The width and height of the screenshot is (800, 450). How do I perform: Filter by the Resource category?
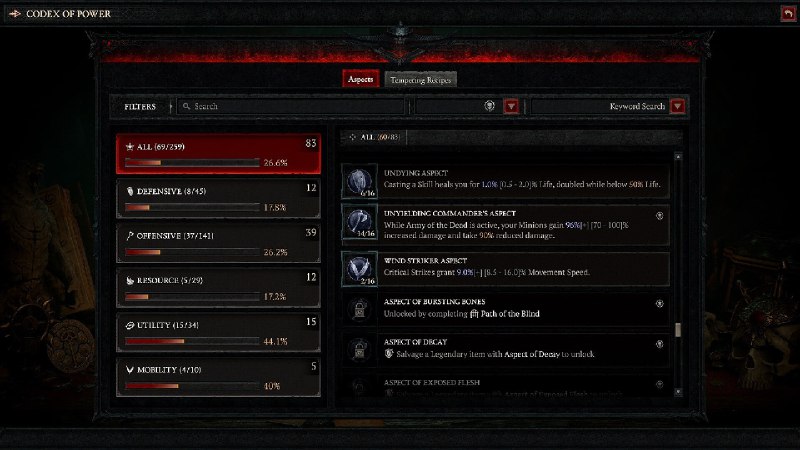[218, 286]
